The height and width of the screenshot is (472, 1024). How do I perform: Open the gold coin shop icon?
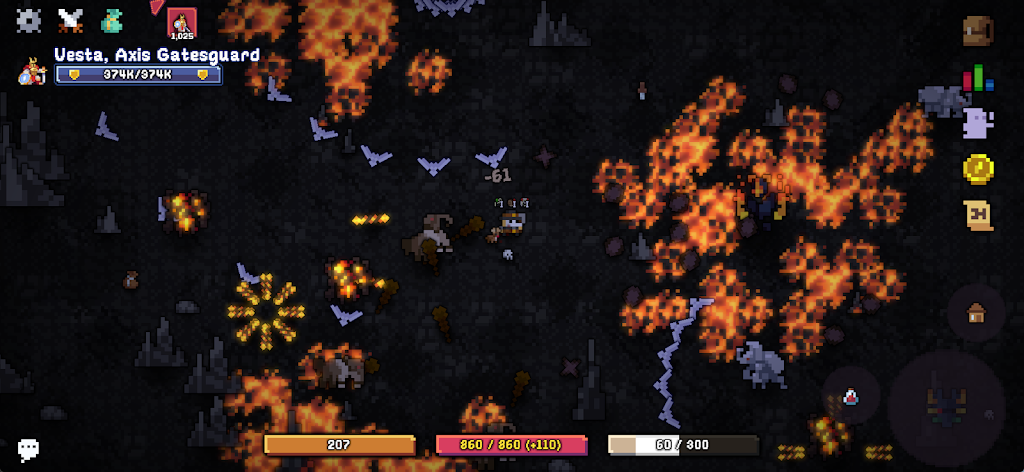(977, 169)
